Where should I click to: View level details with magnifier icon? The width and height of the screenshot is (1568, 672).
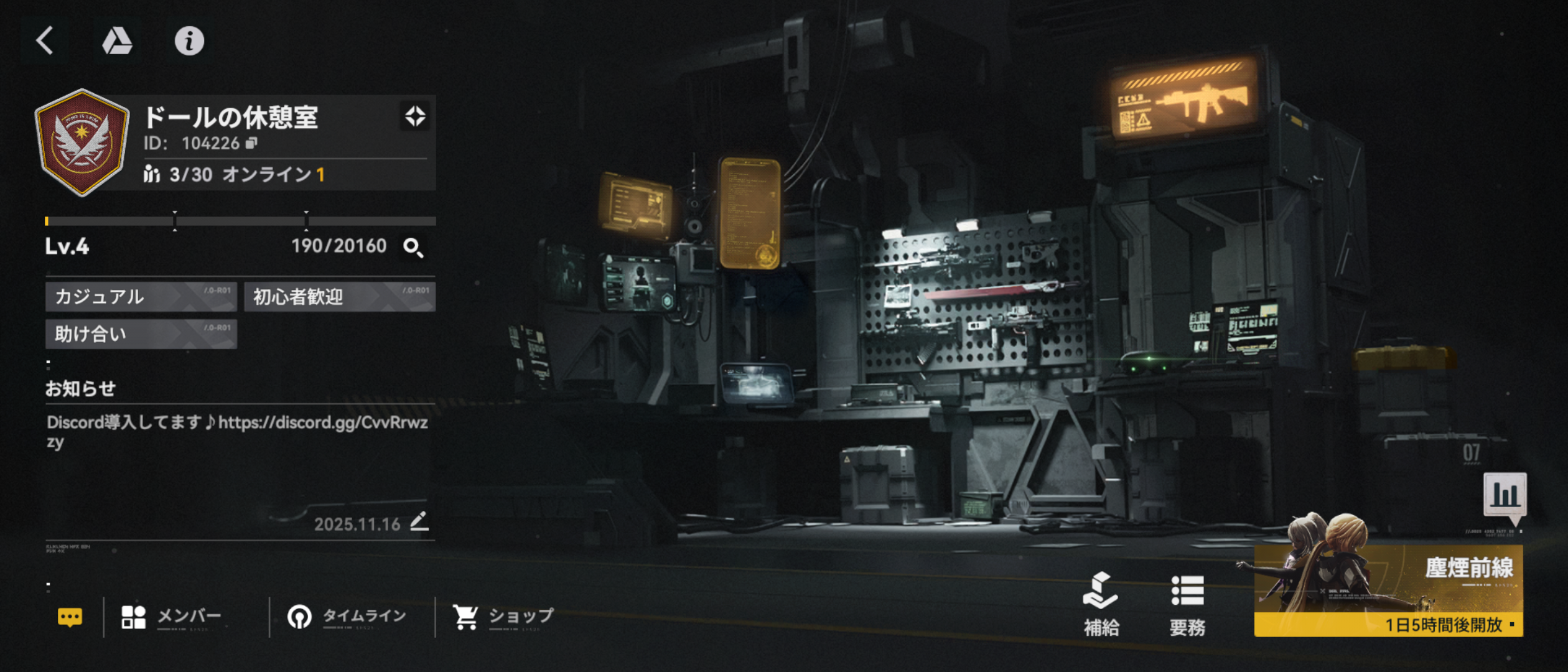click(x=413, y=248)
